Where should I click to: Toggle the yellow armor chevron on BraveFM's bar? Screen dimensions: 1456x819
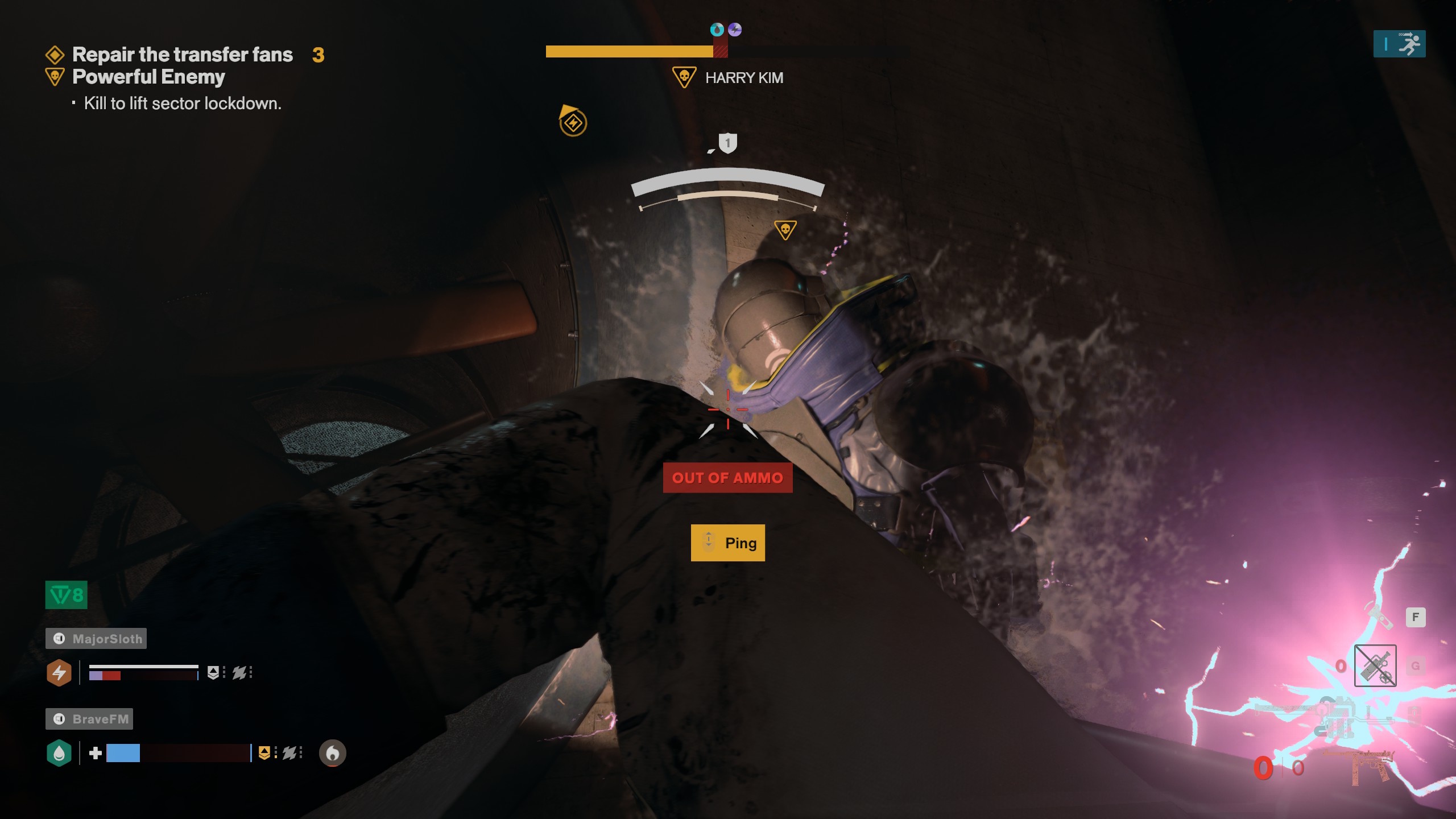coord(265,754)
